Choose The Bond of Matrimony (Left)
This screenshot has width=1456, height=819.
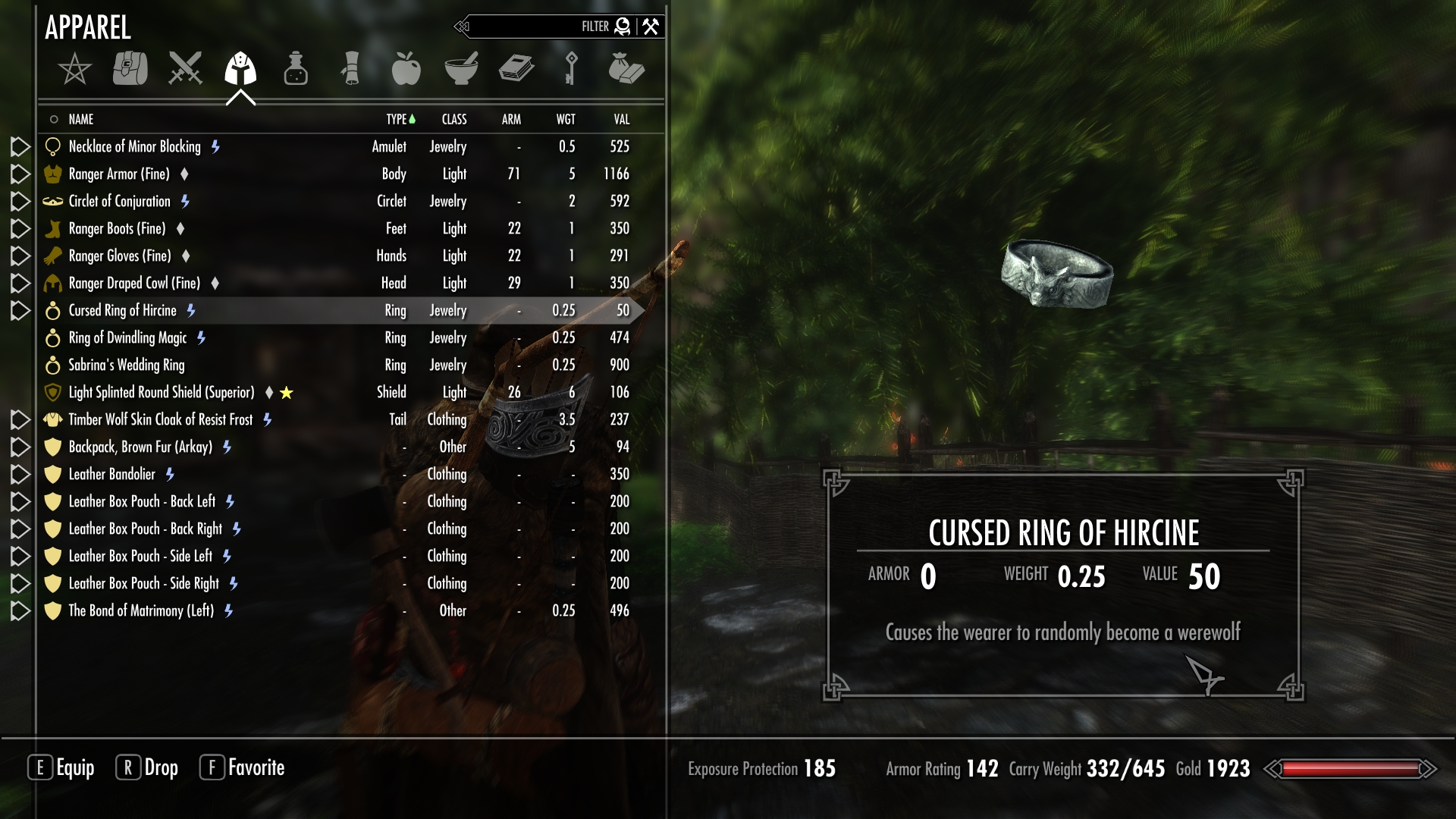pos(141,610)
